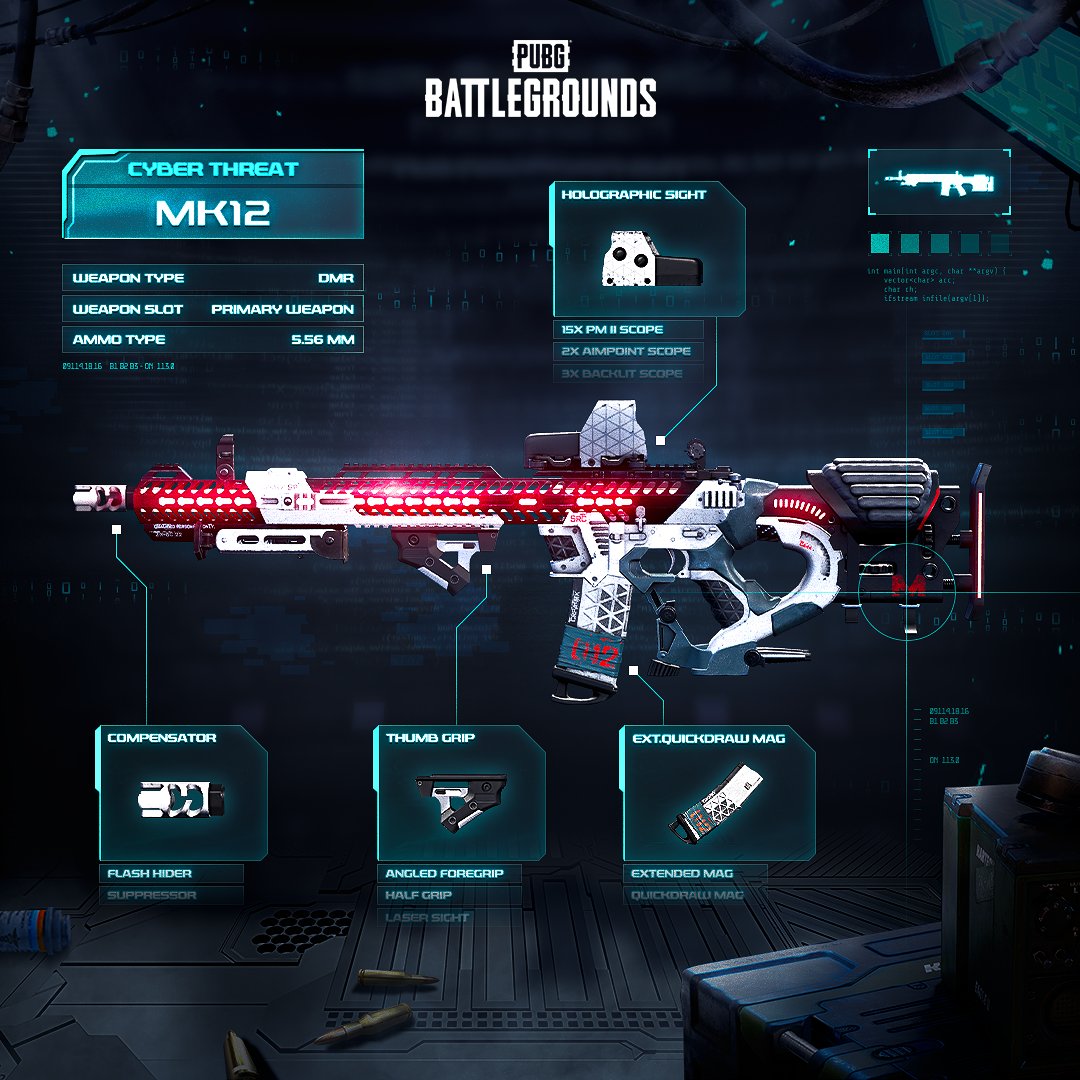Screen dimensions: 1080x1080
Task: Open the Compensator attachment panel
Action: pos(182,793)
